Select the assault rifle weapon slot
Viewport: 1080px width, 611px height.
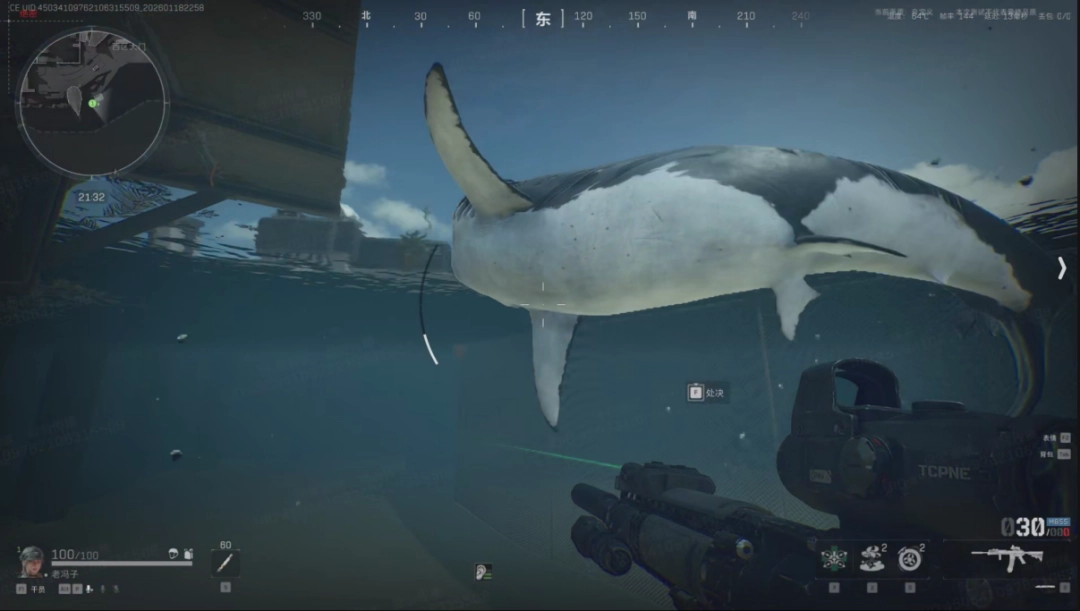[1006, 558]
